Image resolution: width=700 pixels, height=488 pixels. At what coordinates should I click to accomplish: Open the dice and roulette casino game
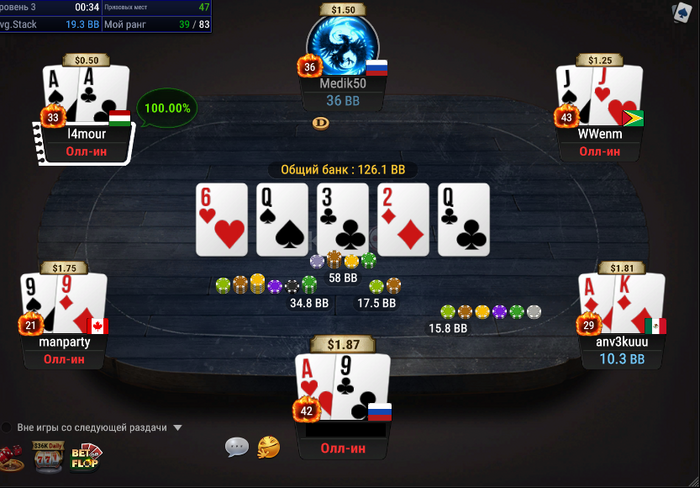click(10, 459)
